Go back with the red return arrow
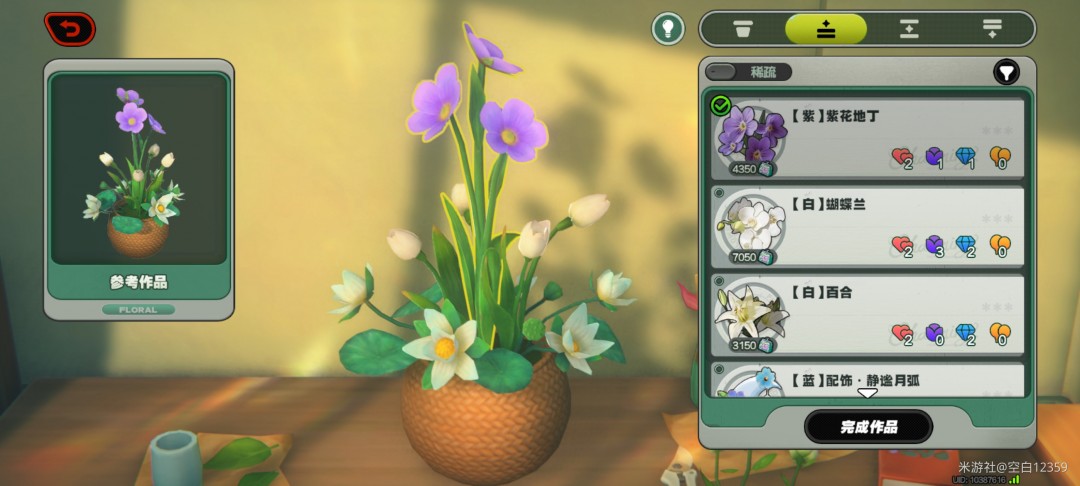1080x486 pixels. (x=70, y=29)
